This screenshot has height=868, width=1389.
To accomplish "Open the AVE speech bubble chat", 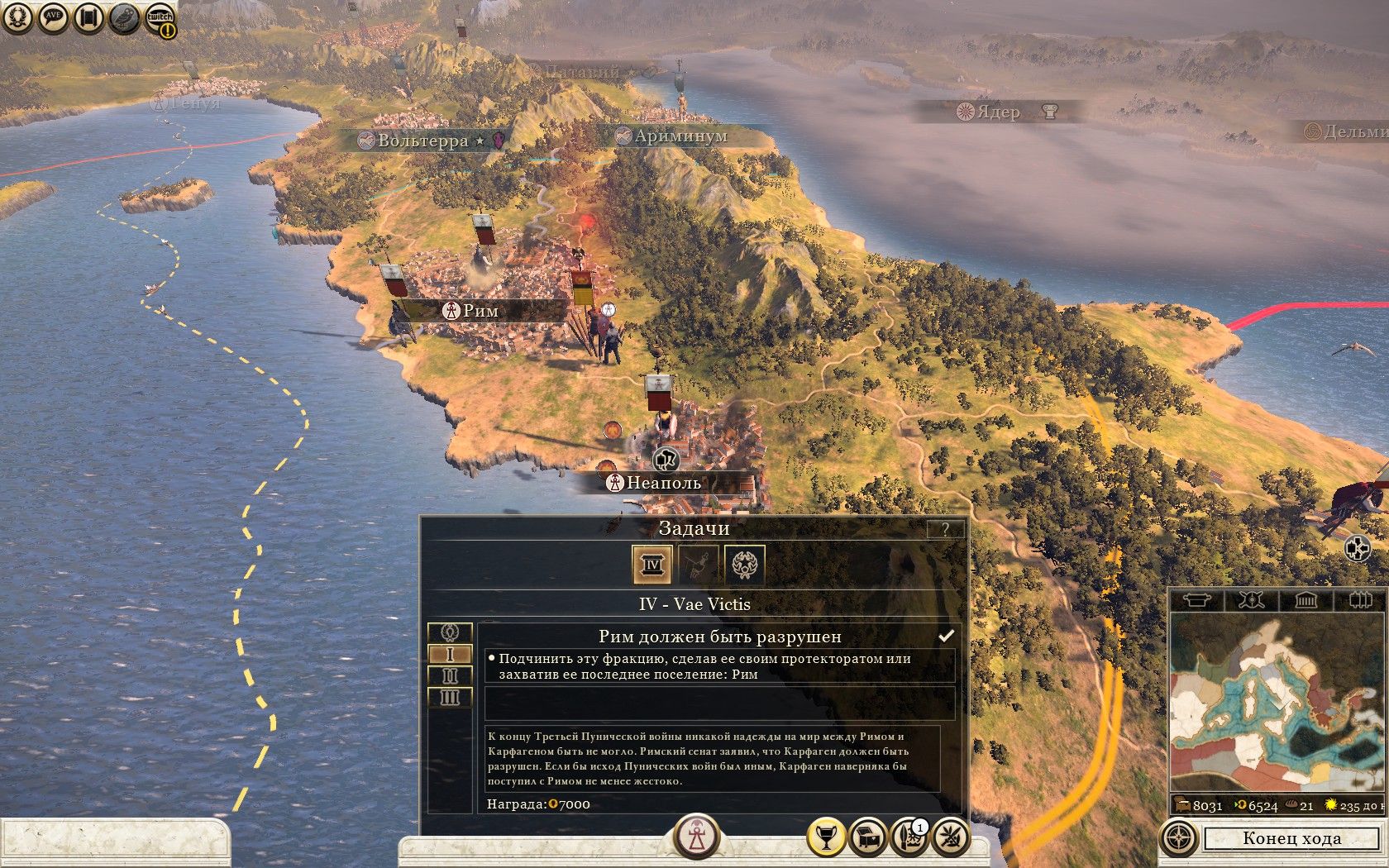I will click(x=53, y=17).
